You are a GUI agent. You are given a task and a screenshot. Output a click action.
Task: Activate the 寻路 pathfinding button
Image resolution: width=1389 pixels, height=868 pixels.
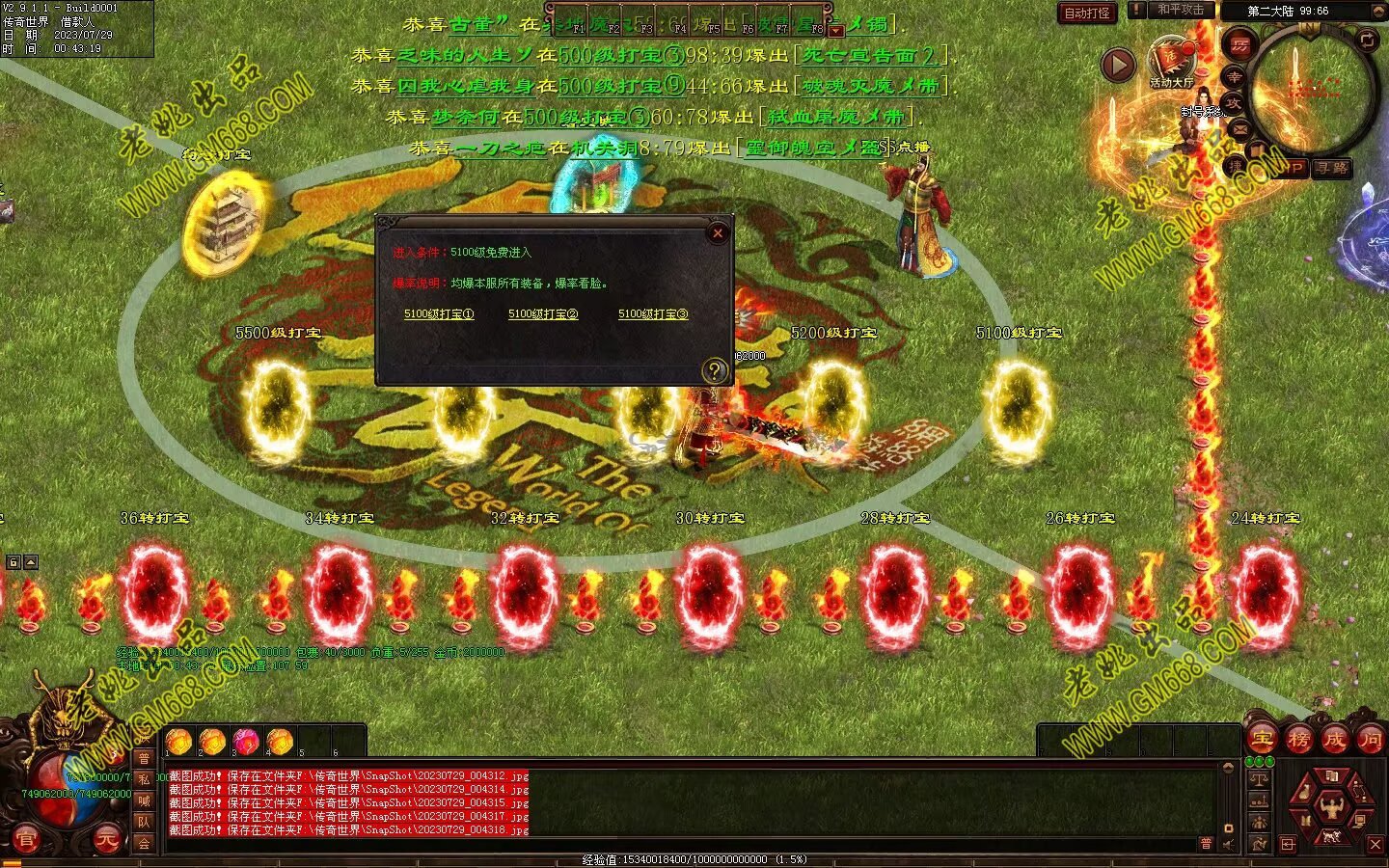(x=1331, y=168)
